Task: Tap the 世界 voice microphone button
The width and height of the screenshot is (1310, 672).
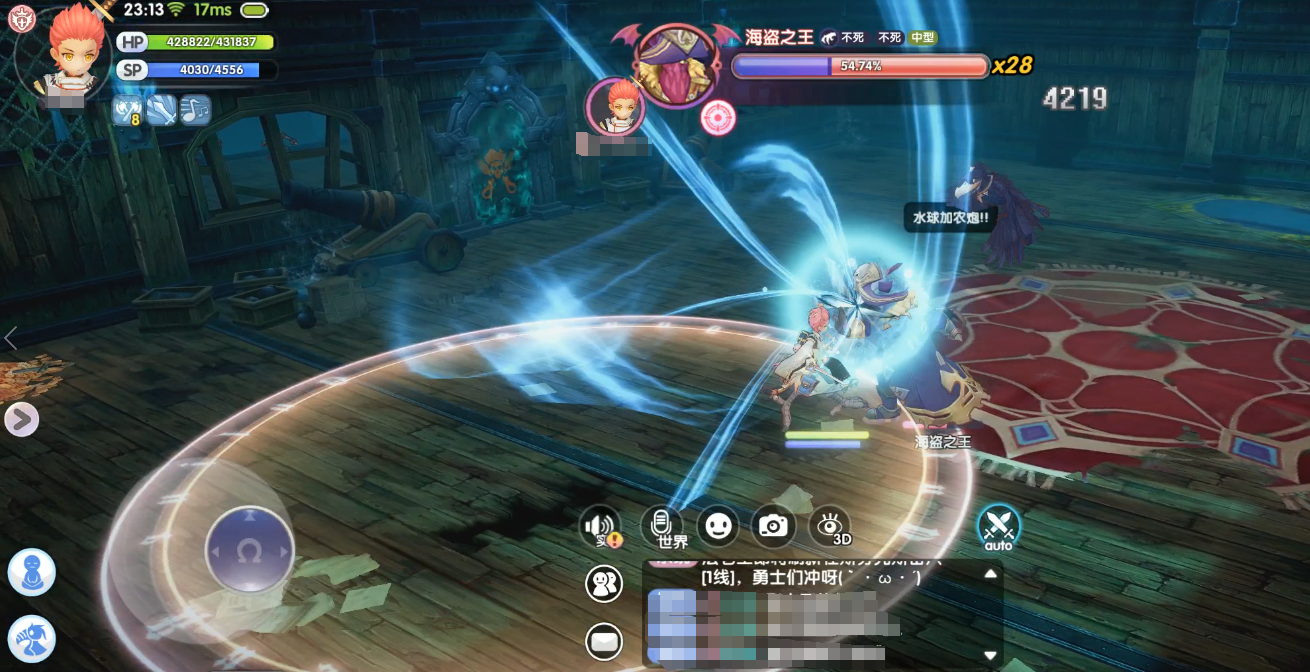Action: coord(661,525)
